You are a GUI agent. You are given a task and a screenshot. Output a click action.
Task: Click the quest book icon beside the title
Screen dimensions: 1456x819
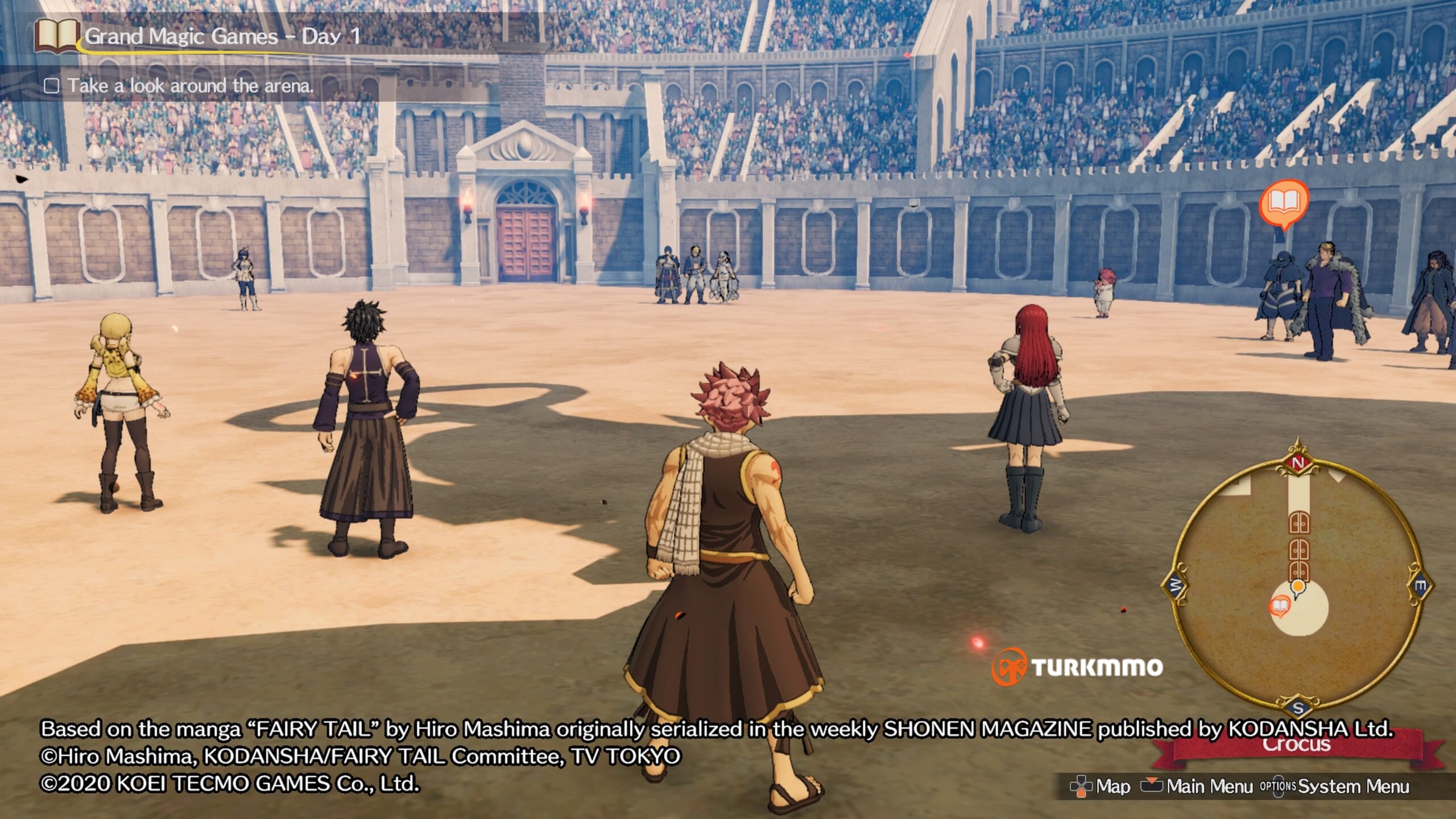point(56,35)
